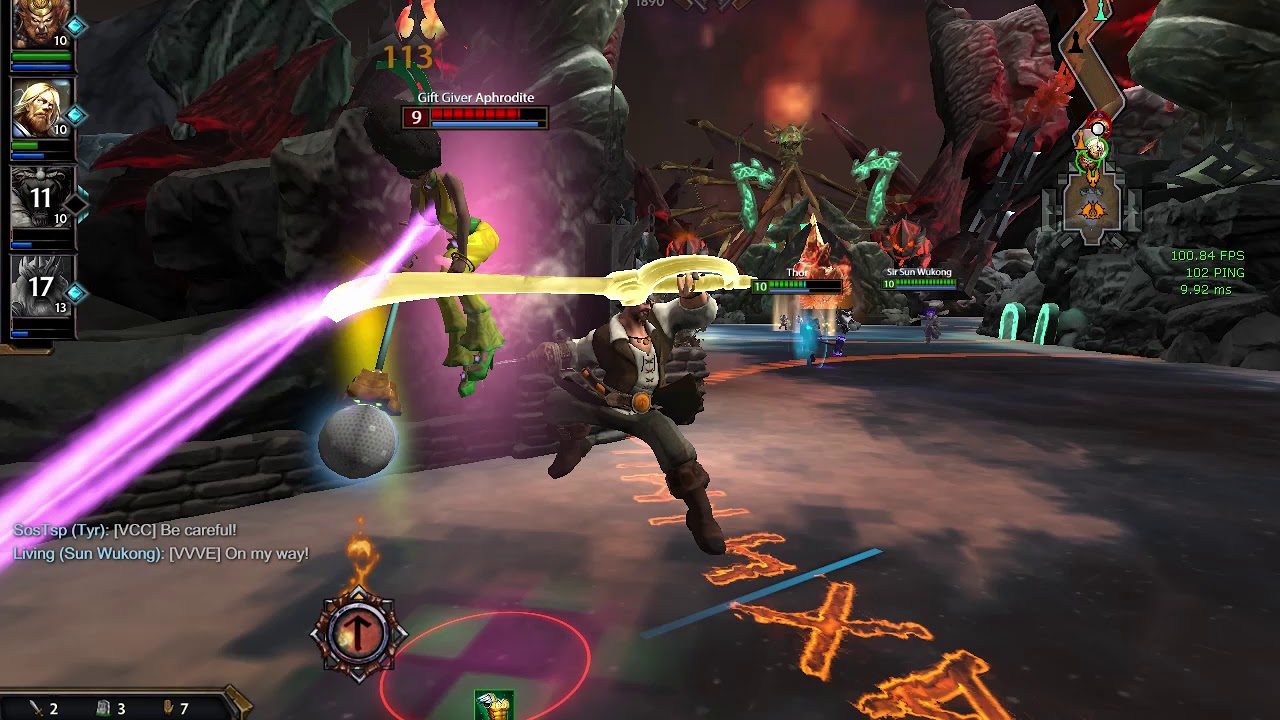This screenshot has width=1280, height=720.
Task: Click the green gauntlet item icon
Action: [493, 706]
